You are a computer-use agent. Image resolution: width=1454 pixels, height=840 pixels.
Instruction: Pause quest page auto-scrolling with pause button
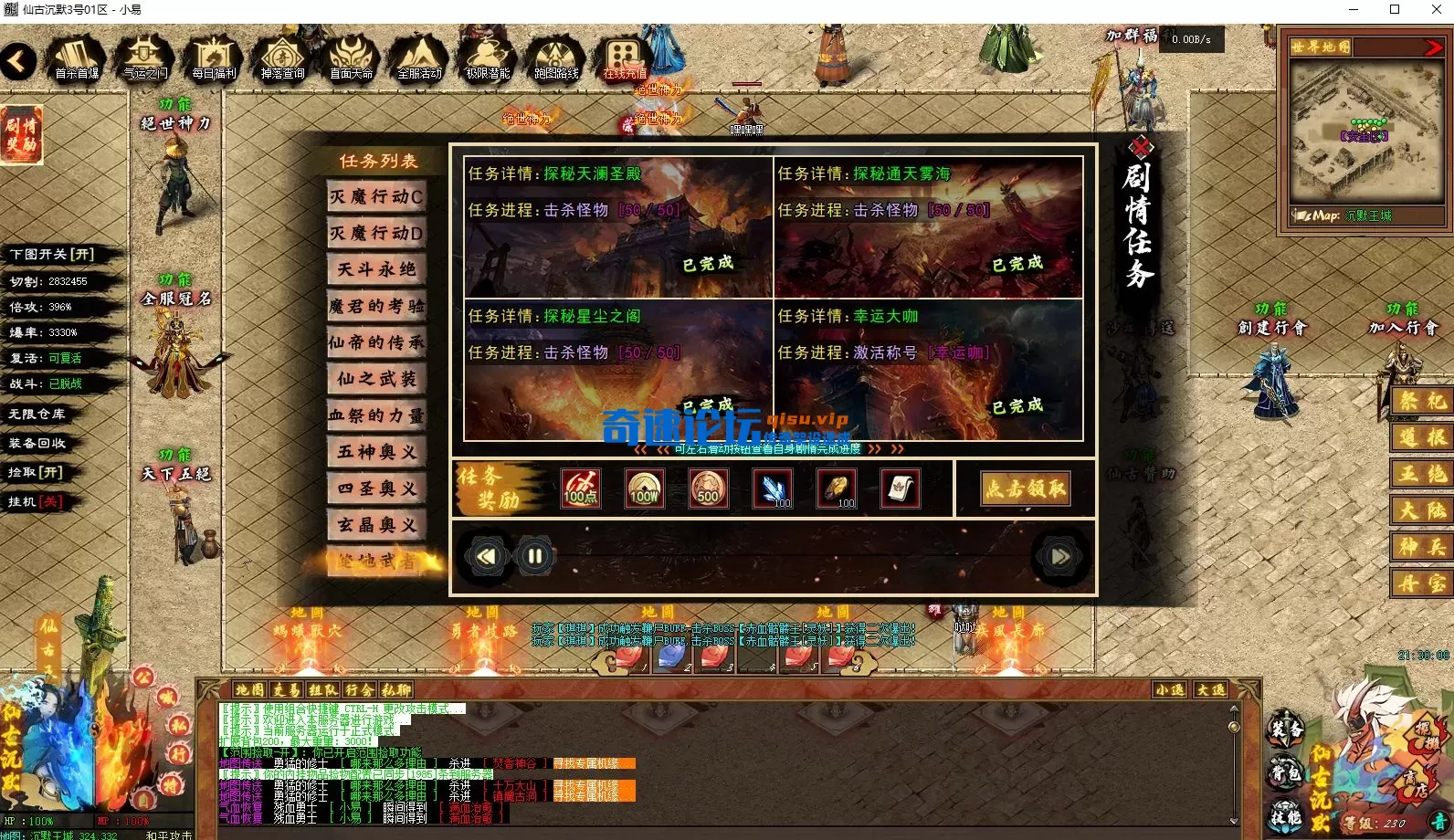[x=534, y=555]
